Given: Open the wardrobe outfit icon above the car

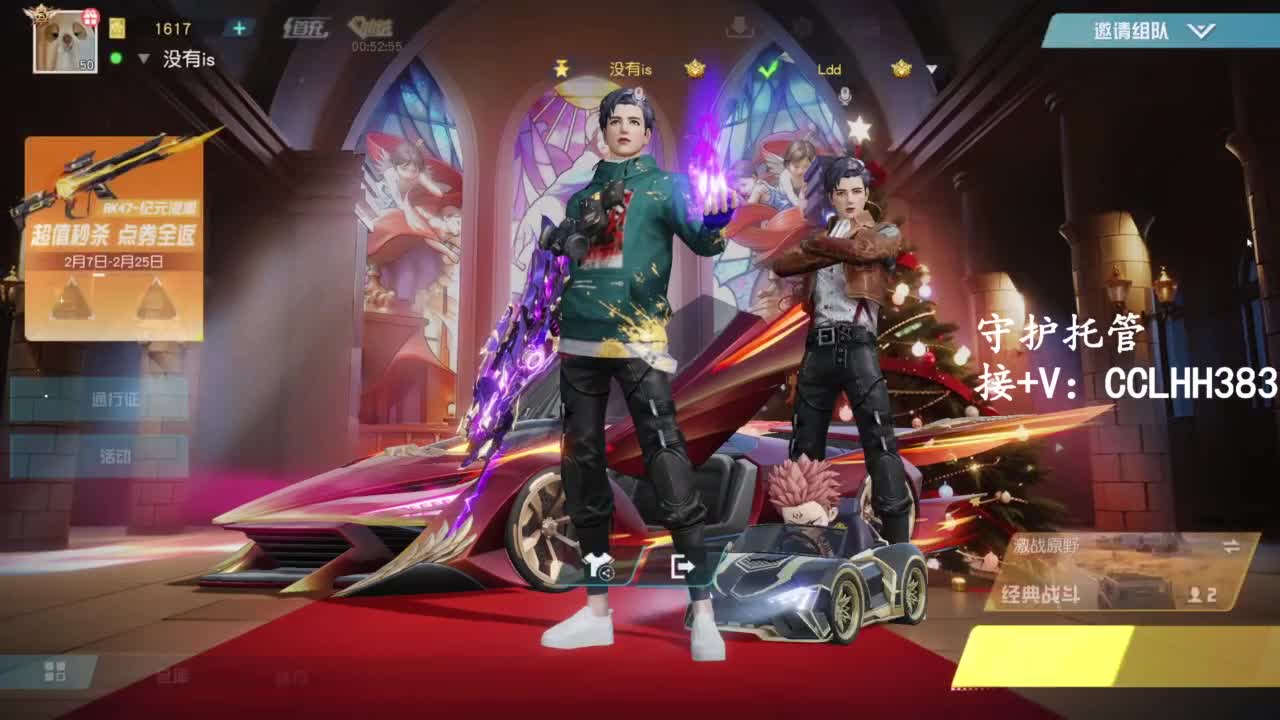Looking at the screenshot, I should pyautogui.click(x=598, y=565).
